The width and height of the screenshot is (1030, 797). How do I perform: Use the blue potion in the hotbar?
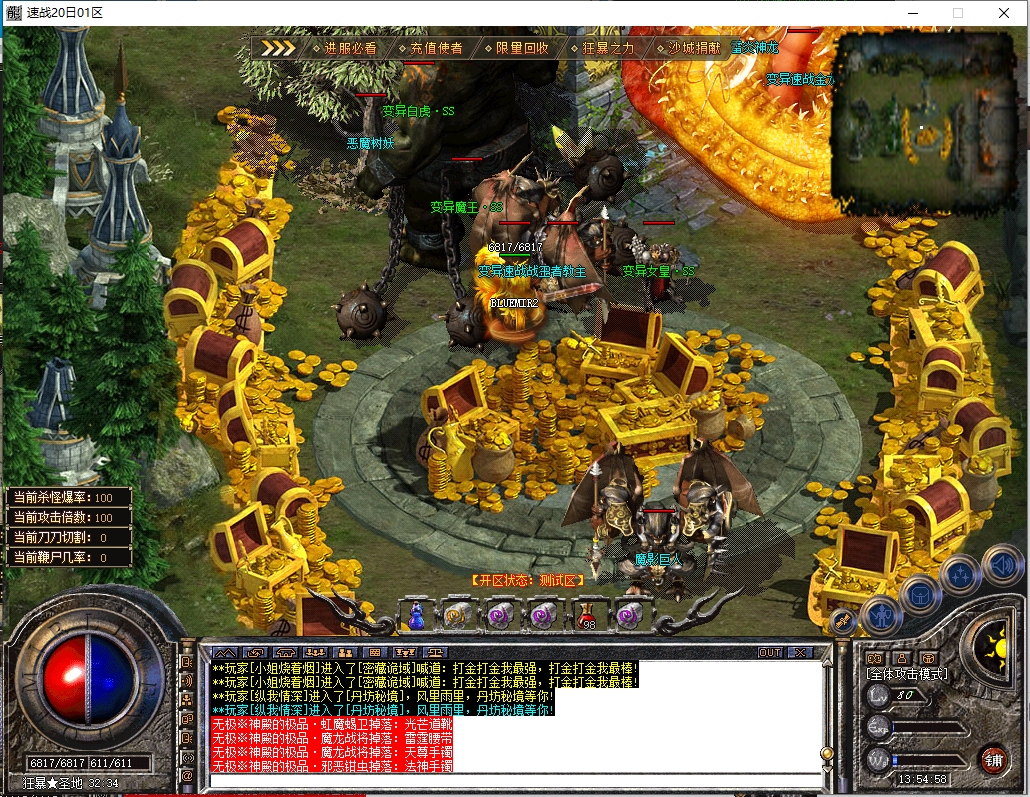point(416,614)
